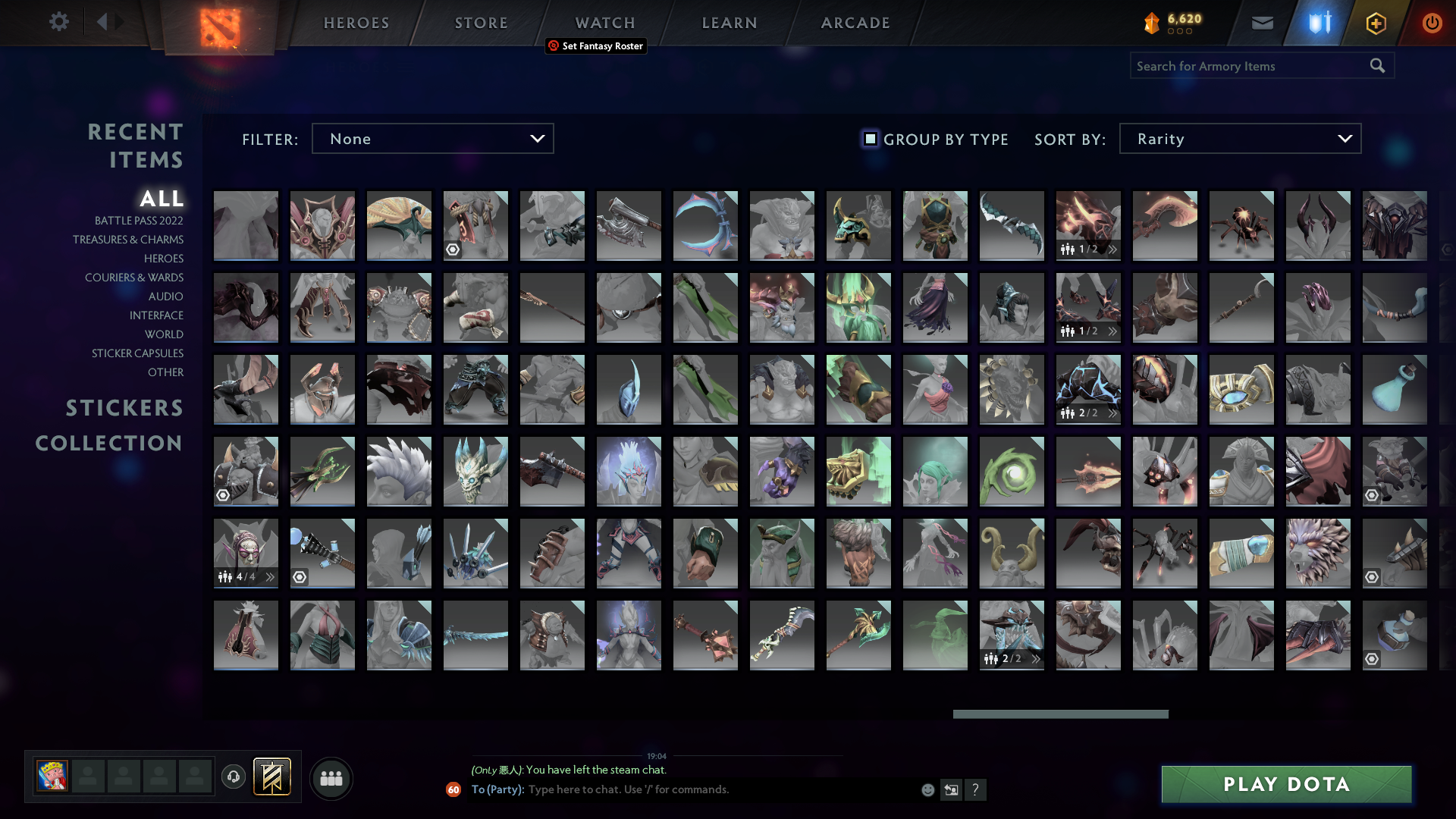This screenshot has width=1456, height=819.
Task: Click the chat help question mark icon
Action: [976, 789]
